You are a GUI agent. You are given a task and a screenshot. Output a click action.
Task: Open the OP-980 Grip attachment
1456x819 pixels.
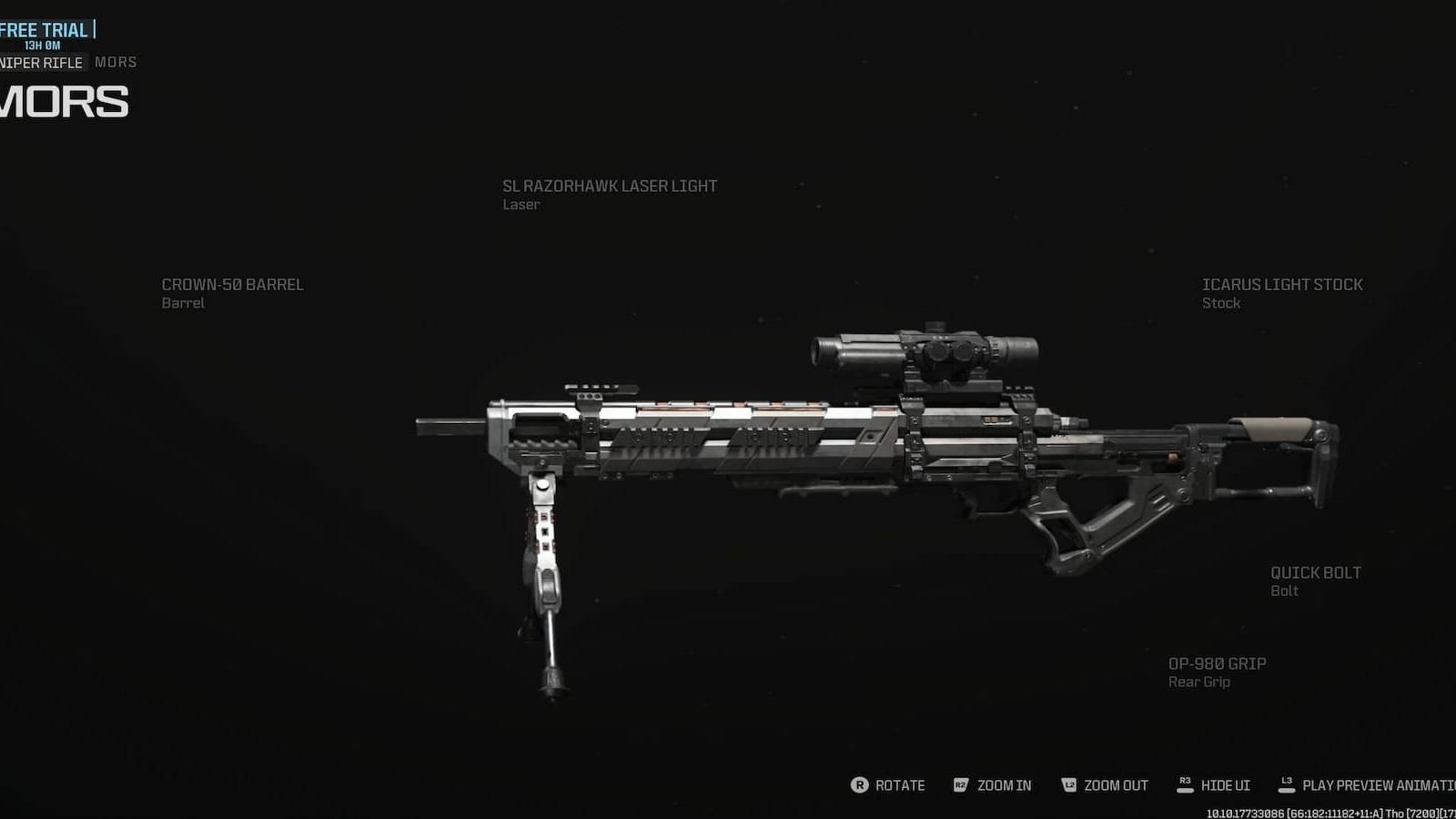[1218, 672]
